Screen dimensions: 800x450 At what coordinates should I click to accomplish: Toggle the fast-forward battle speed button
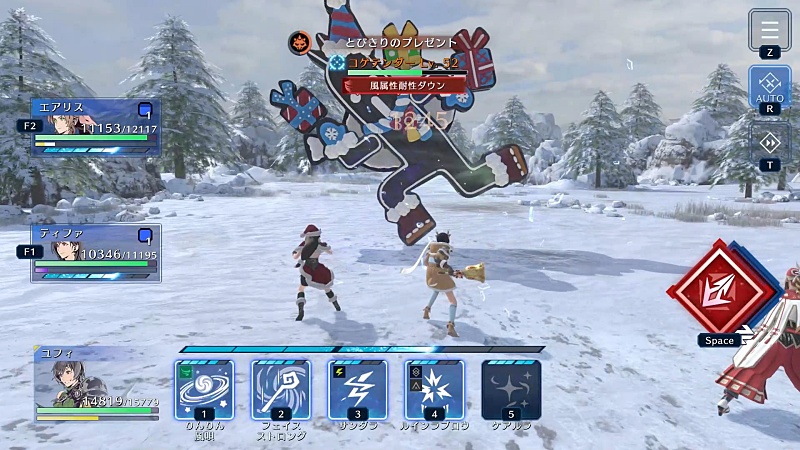click(769, 141)
